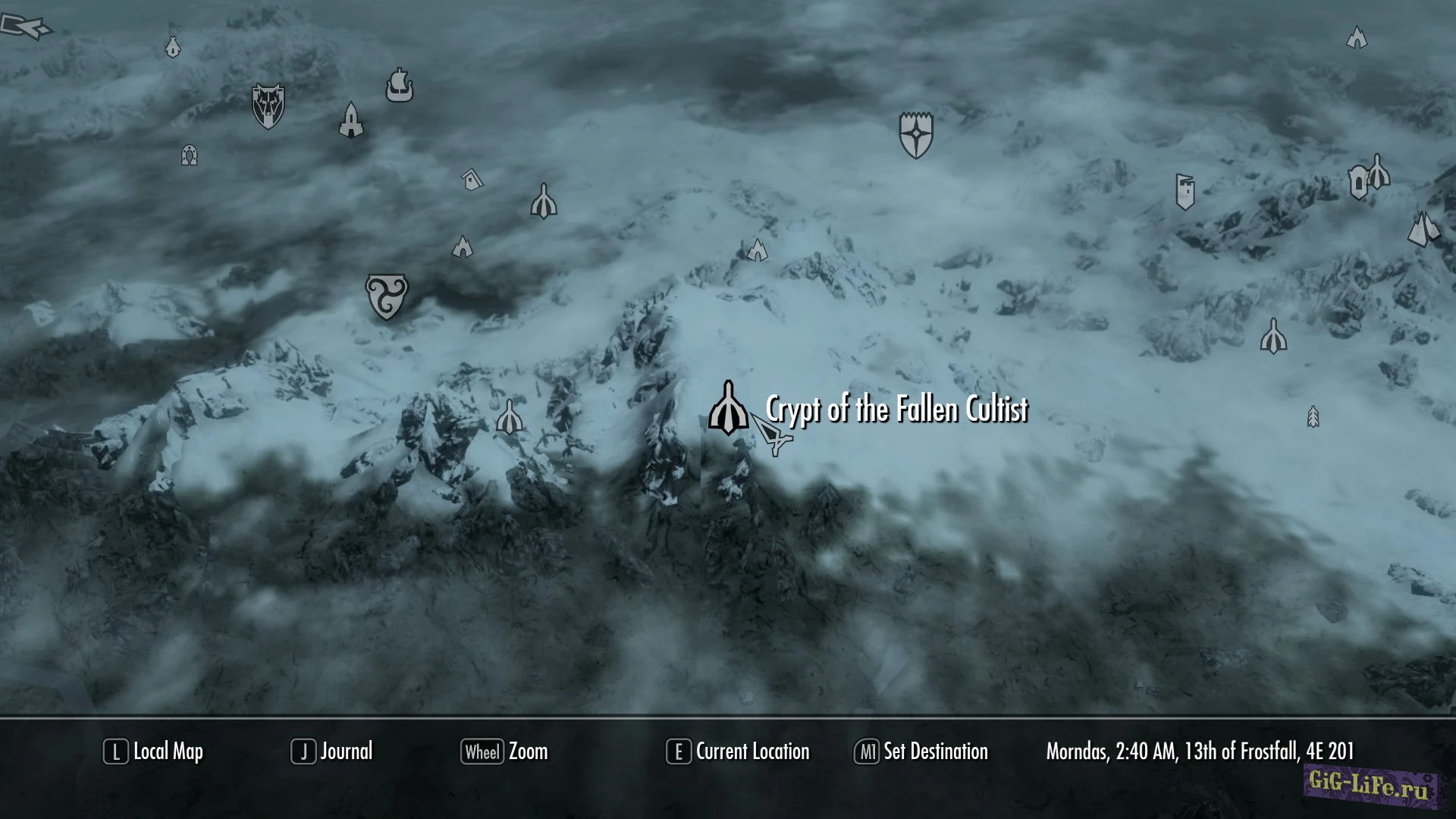
Task: Select the Crypt of the Fallen Cultist marker
Action: [728, 409]
